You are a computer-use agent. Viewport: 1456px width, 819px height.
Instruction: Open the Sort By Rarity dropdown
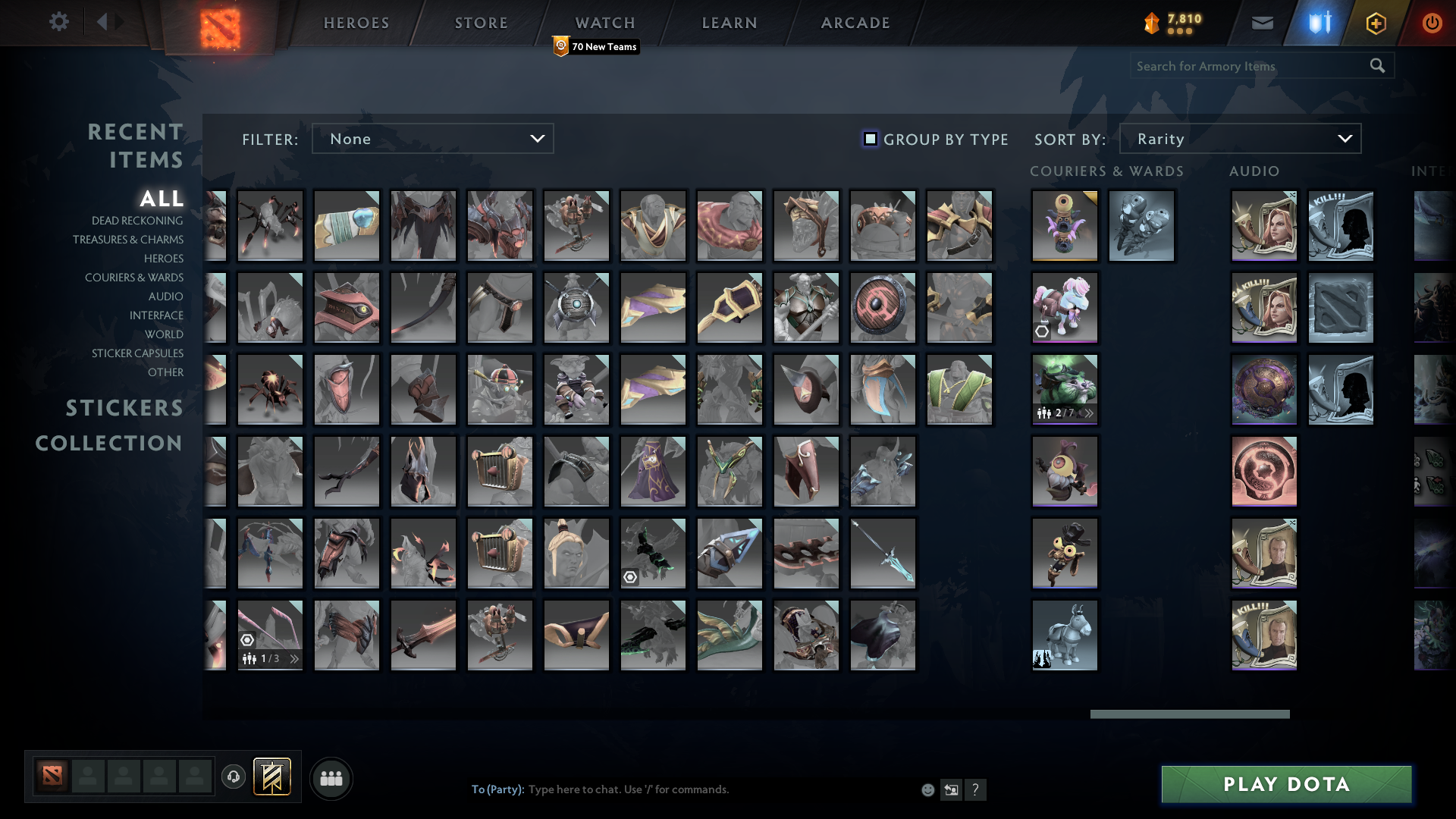(1240, 139)
